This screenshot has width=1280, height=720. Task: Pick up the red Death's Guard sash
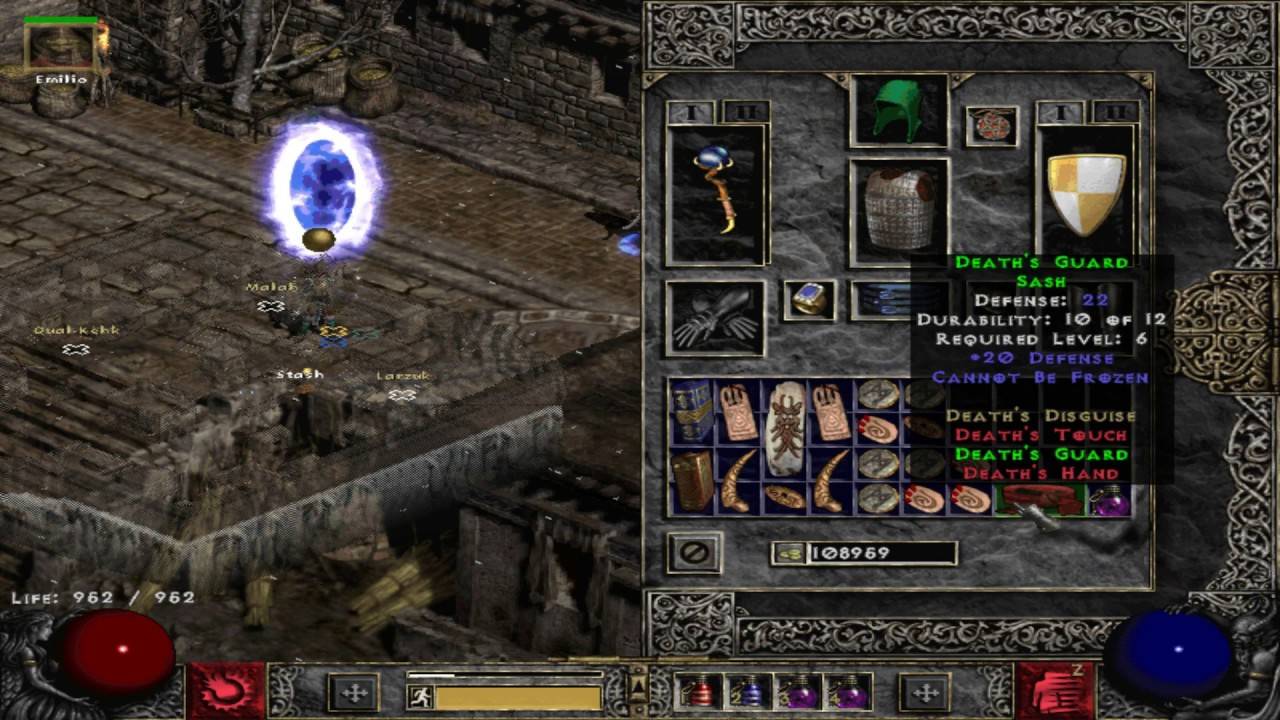tap(1040, 498)
